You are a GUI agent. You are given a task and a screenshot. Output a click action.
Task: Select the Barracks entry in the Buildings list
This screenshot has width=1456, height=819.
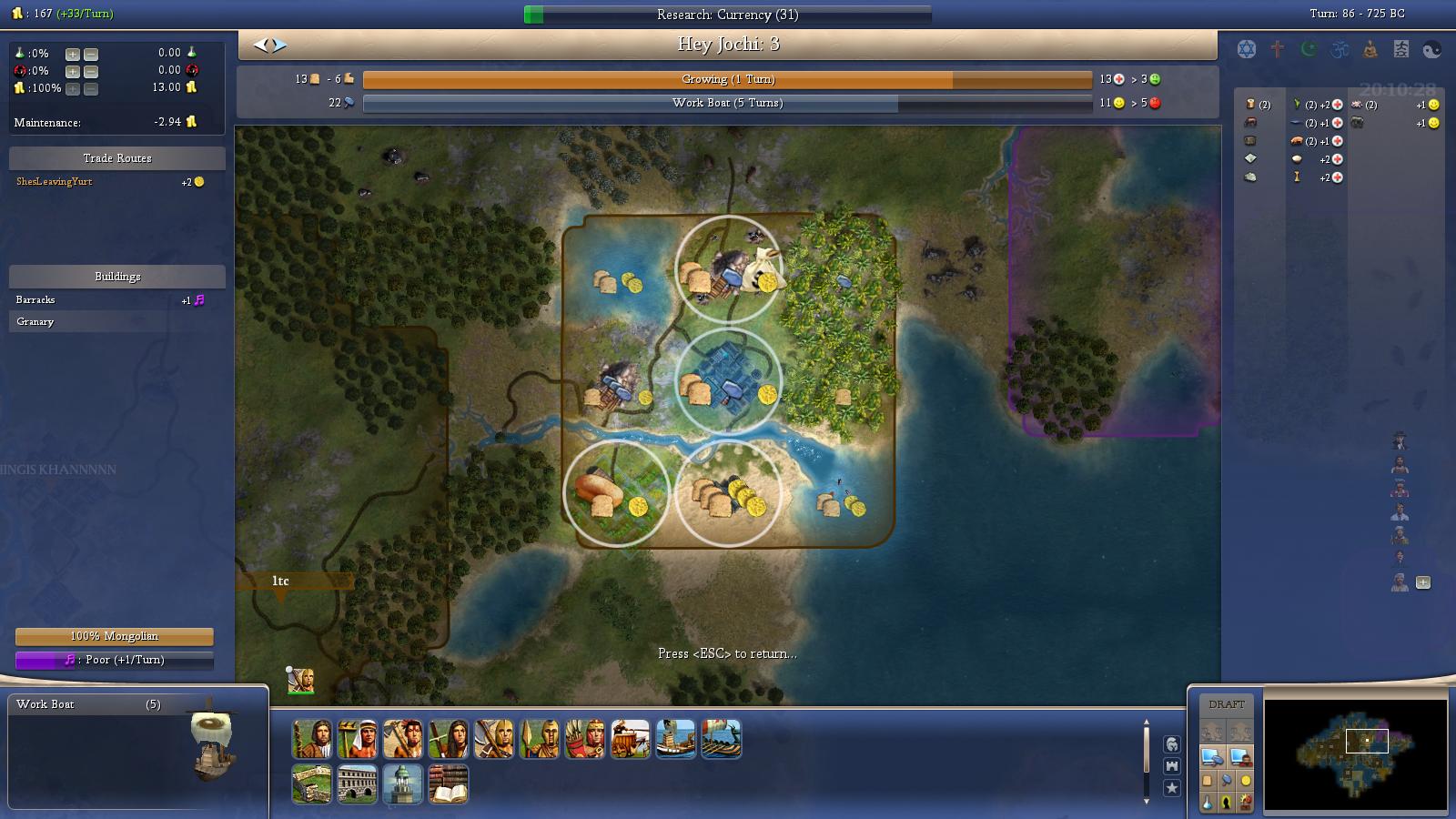[35, 299]
